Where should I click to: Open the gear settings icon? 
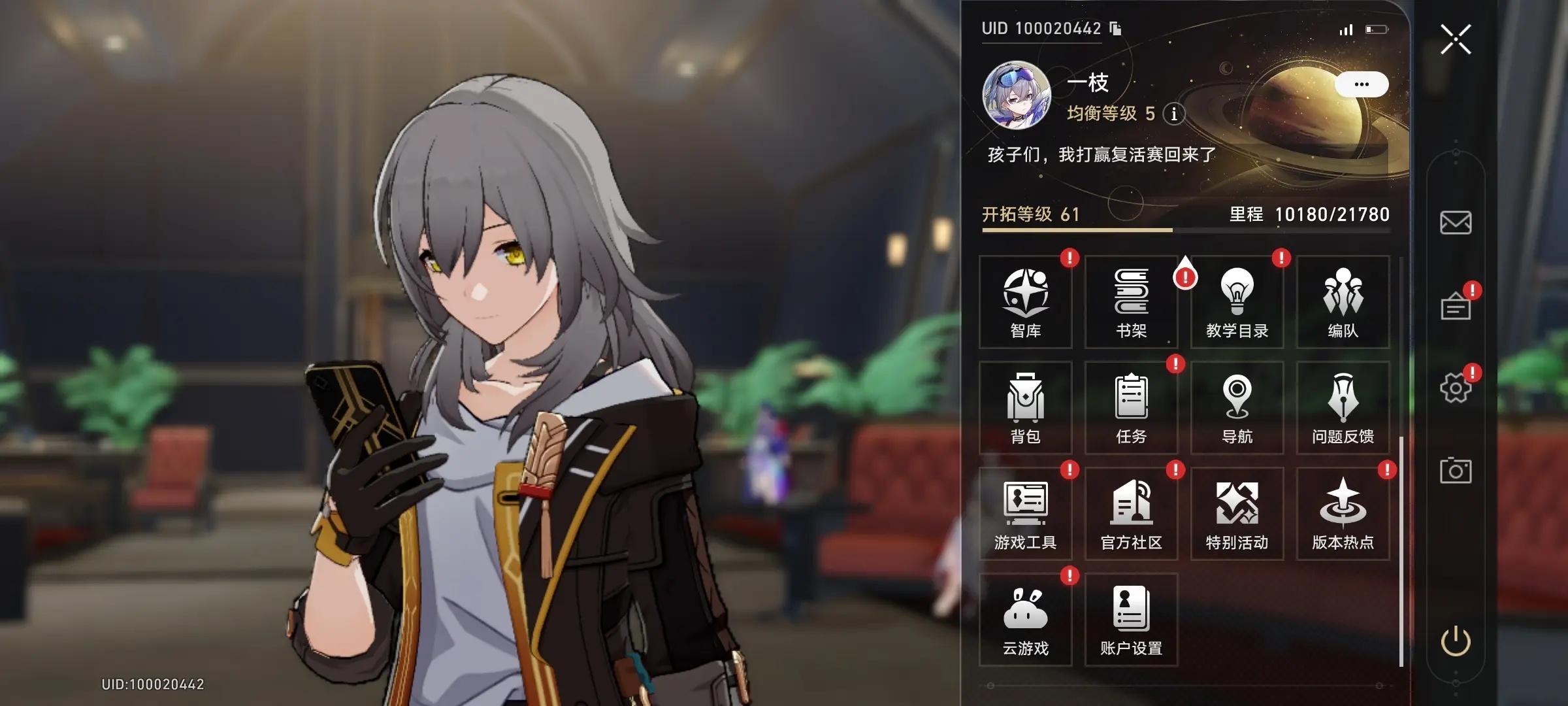(1456, 388)
